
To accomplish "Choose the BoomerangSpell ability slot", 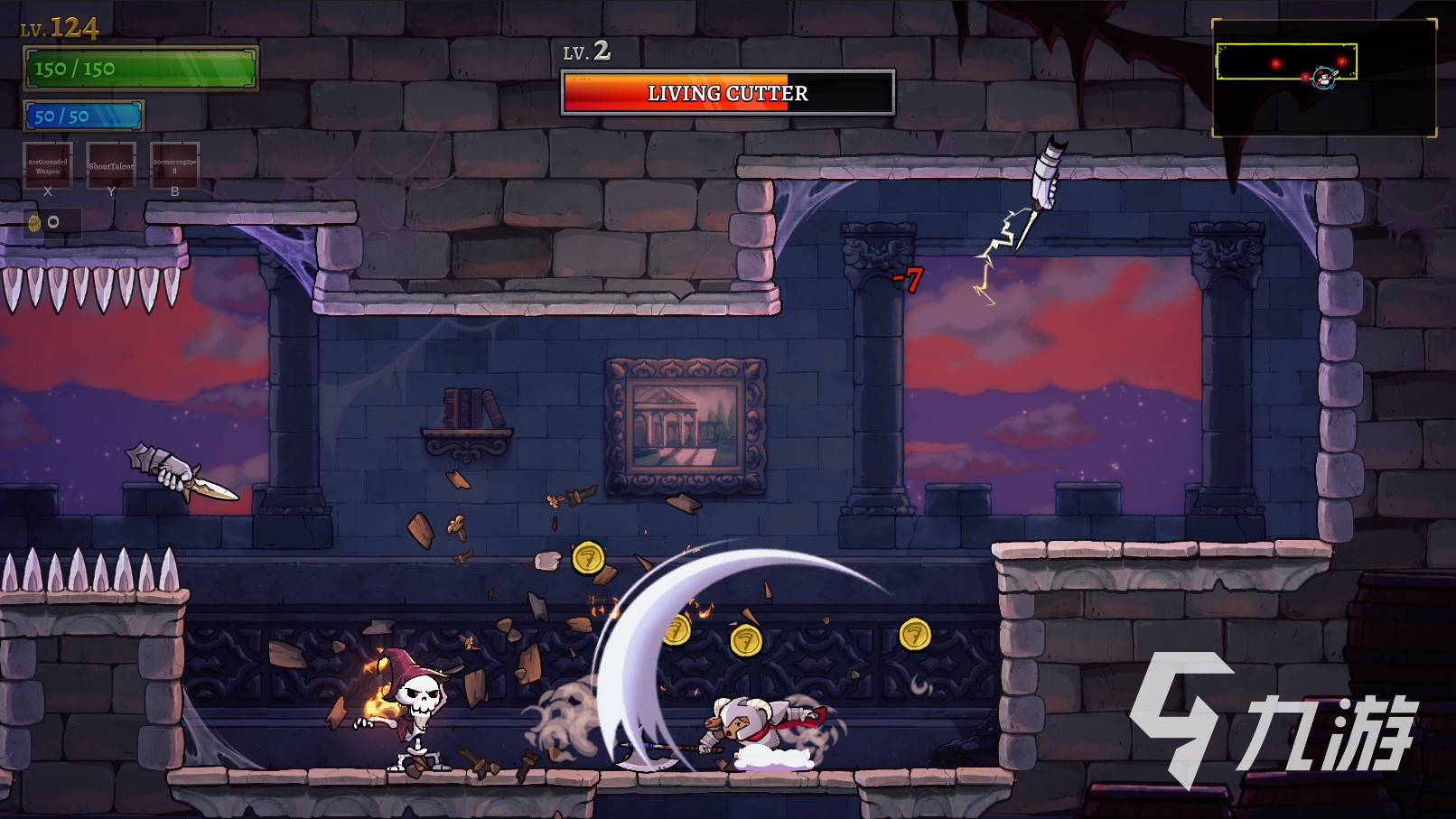I will click(174, 165).
